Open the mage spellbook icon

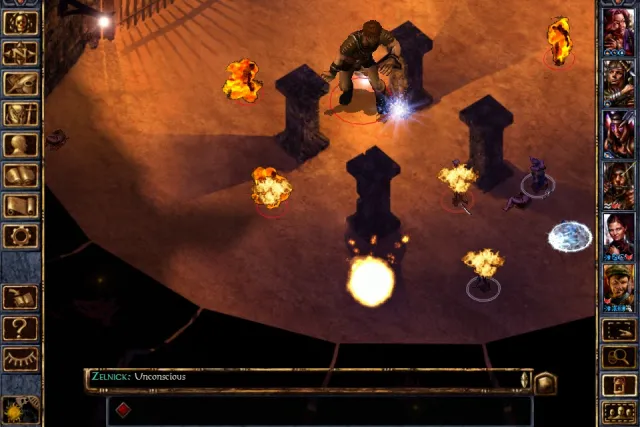20,176
